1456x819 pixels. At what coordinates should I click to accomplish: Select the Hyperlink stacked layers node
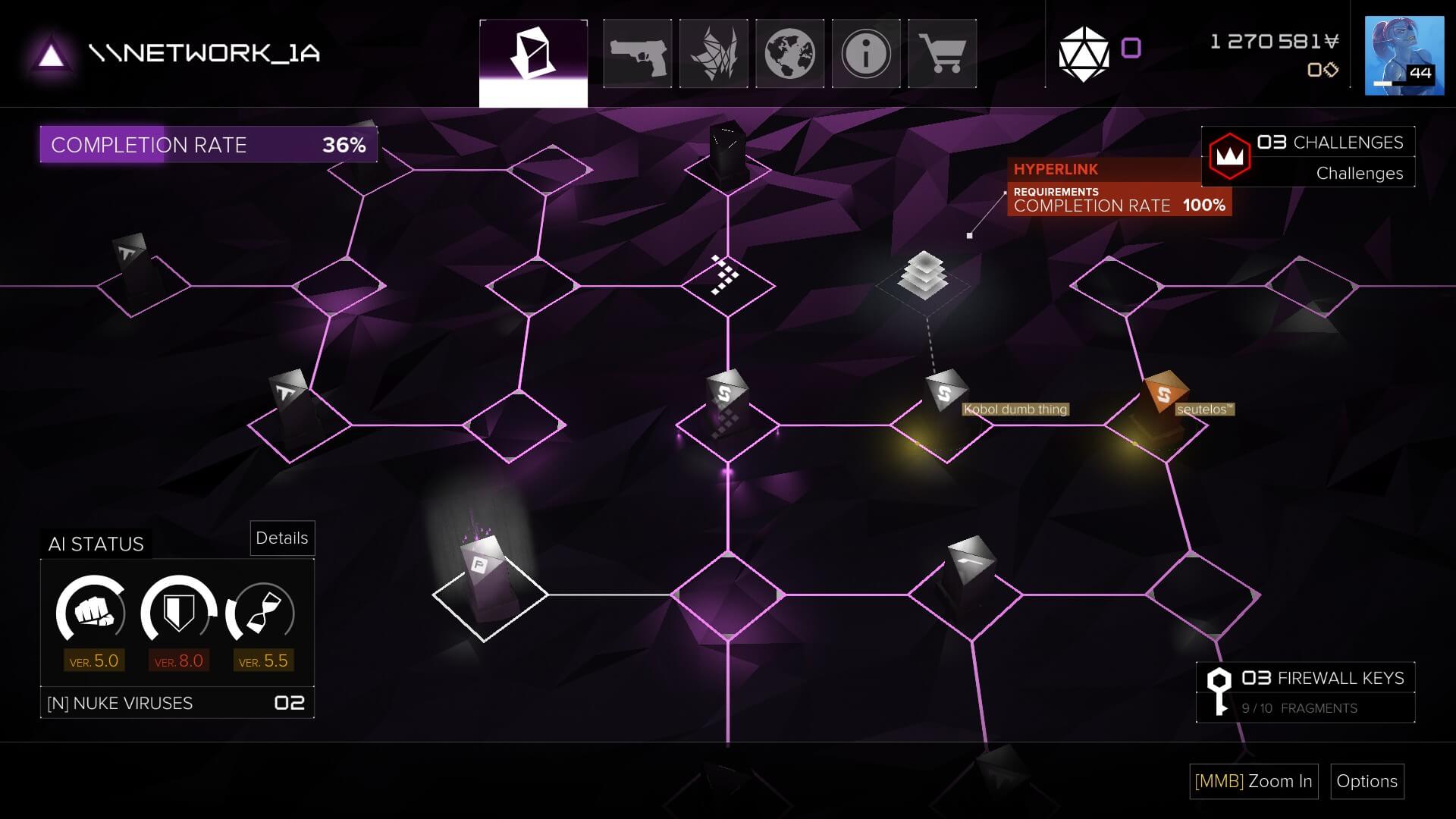(x=923, y=276)
